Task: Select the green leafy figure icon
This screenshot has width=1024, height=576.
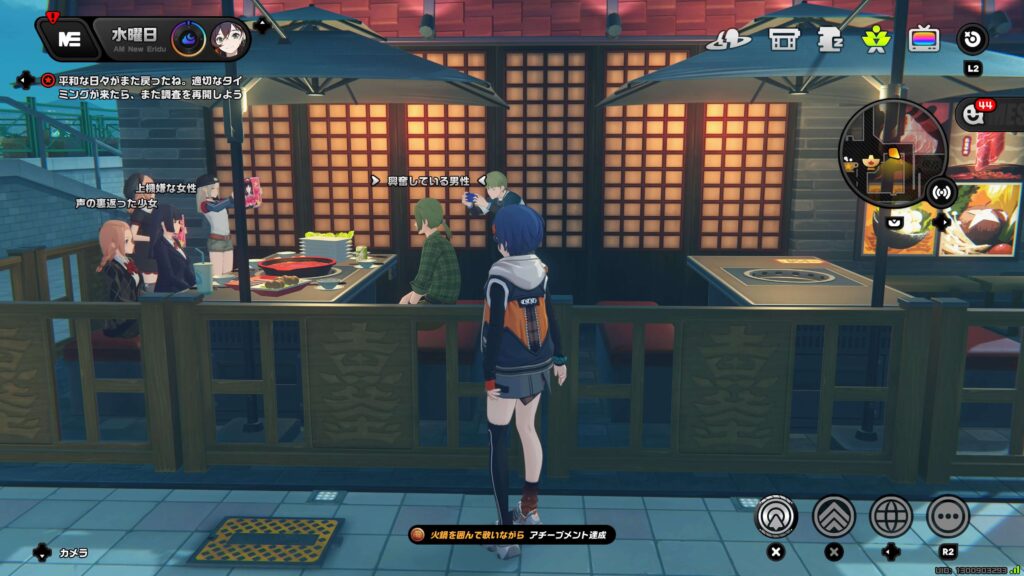Action: (876, 39)
